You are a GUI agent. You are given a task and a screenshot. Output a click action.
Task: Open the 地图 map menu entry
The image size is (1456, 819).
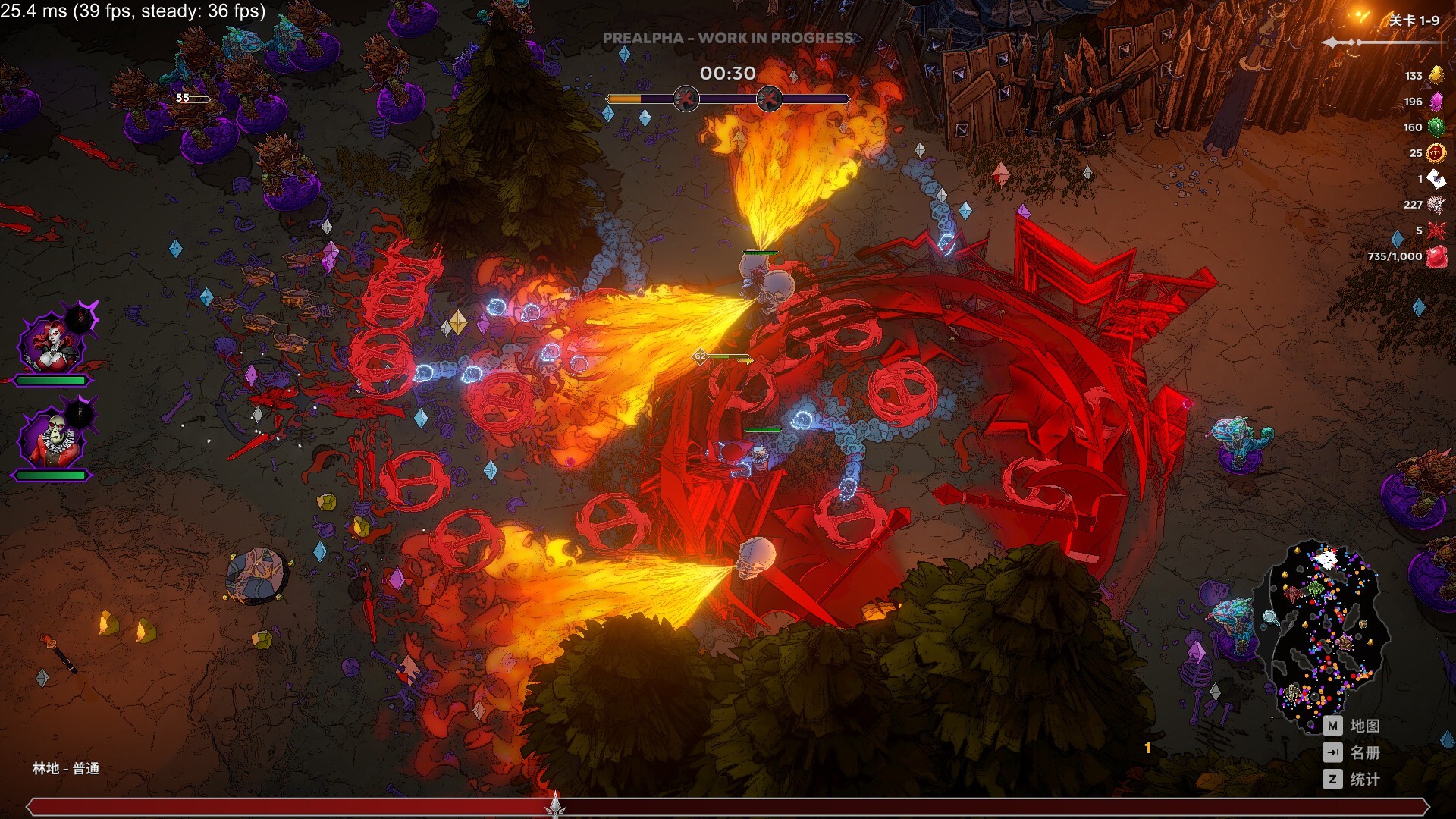1365,726
